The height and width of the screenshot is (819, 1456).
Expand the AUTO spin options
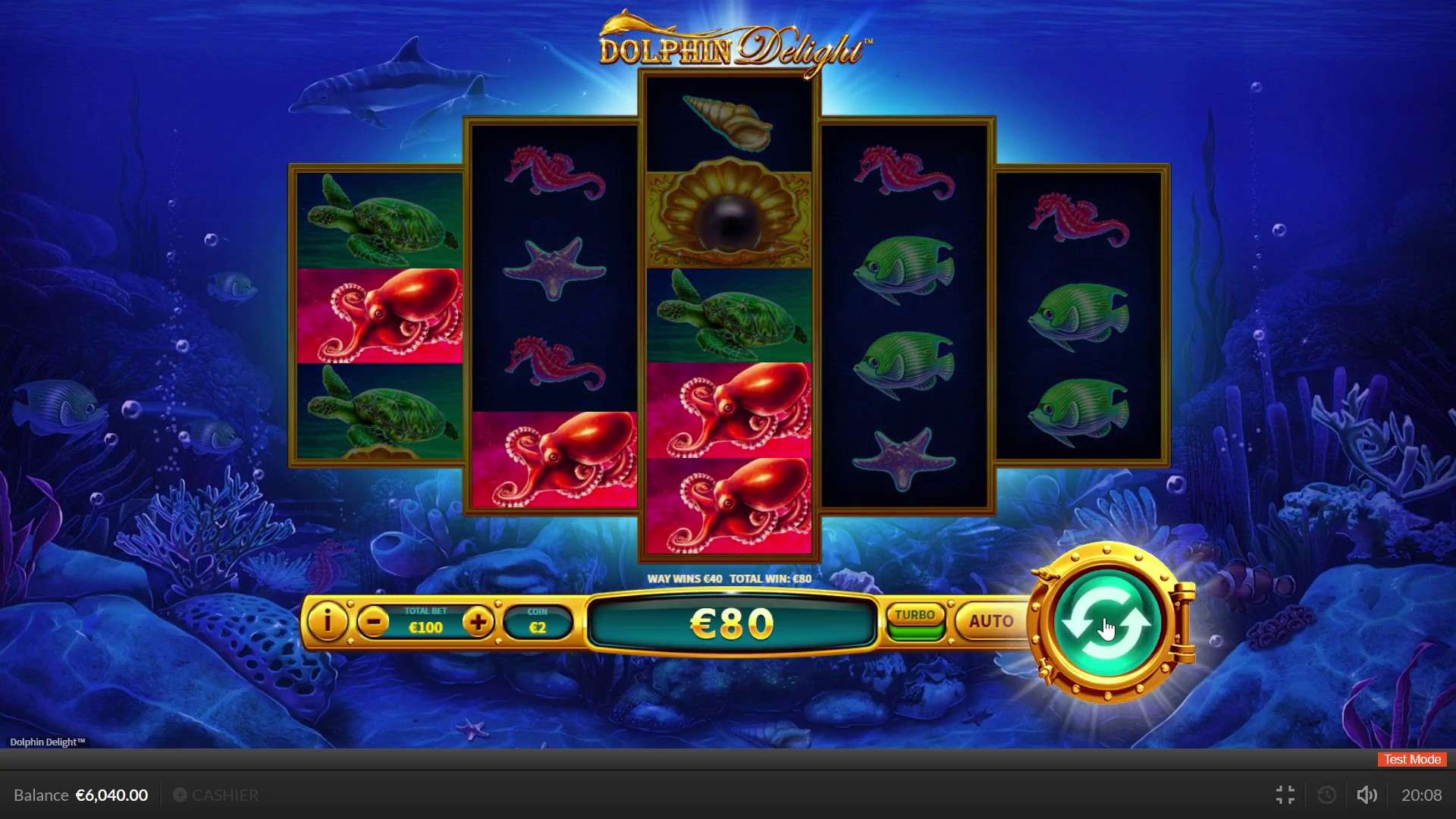pyautogui.click(x=990, y=621)
